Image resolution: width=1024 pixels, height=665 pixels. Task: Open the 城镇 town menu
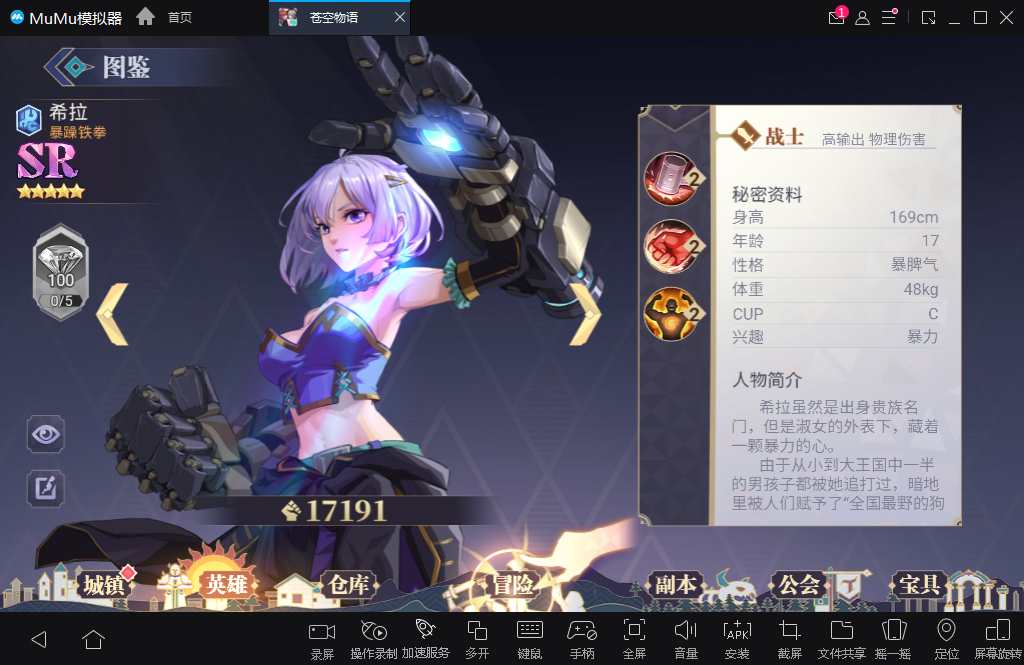pyautogui.click(x=104, y=585)
